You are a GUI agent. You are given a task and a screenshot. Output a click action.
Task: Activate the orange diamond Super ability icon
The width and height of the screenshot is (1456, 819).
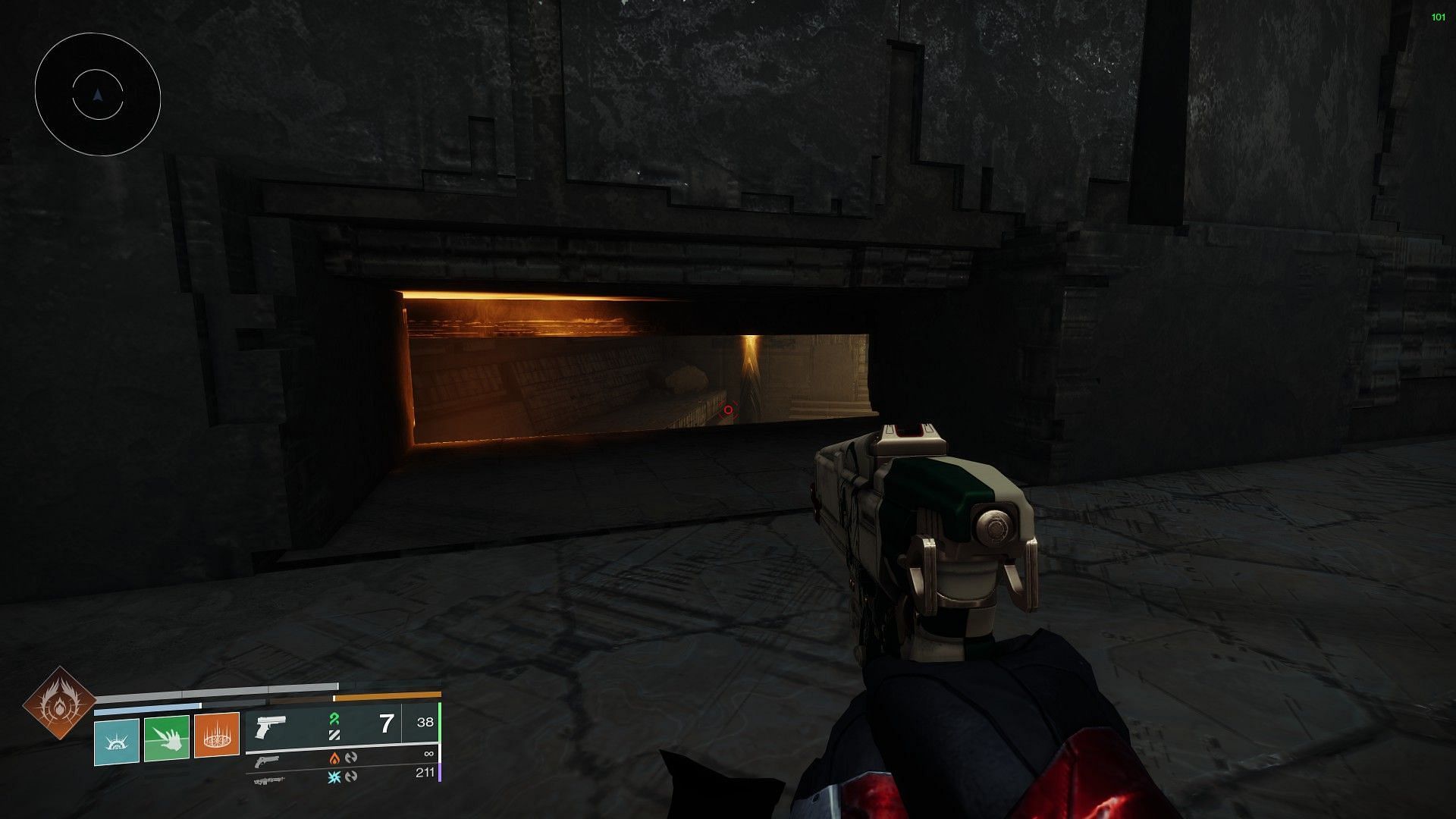point(59,704)
